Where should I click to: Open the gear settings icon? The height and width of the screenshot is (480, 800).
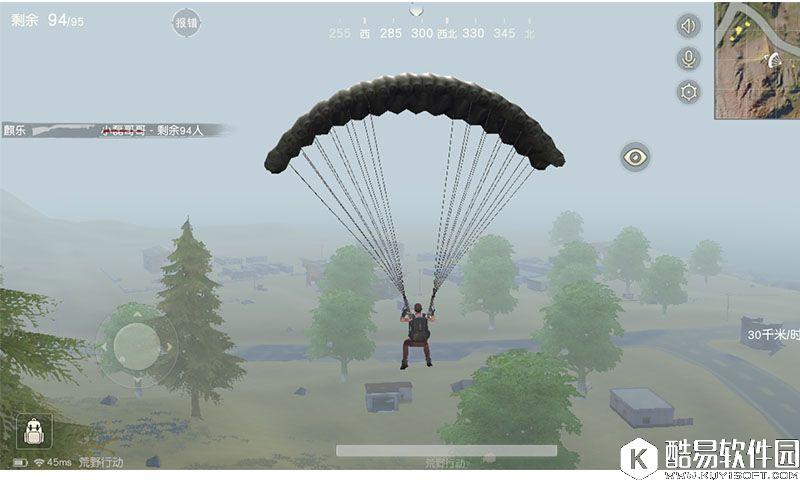pos(688,92)
